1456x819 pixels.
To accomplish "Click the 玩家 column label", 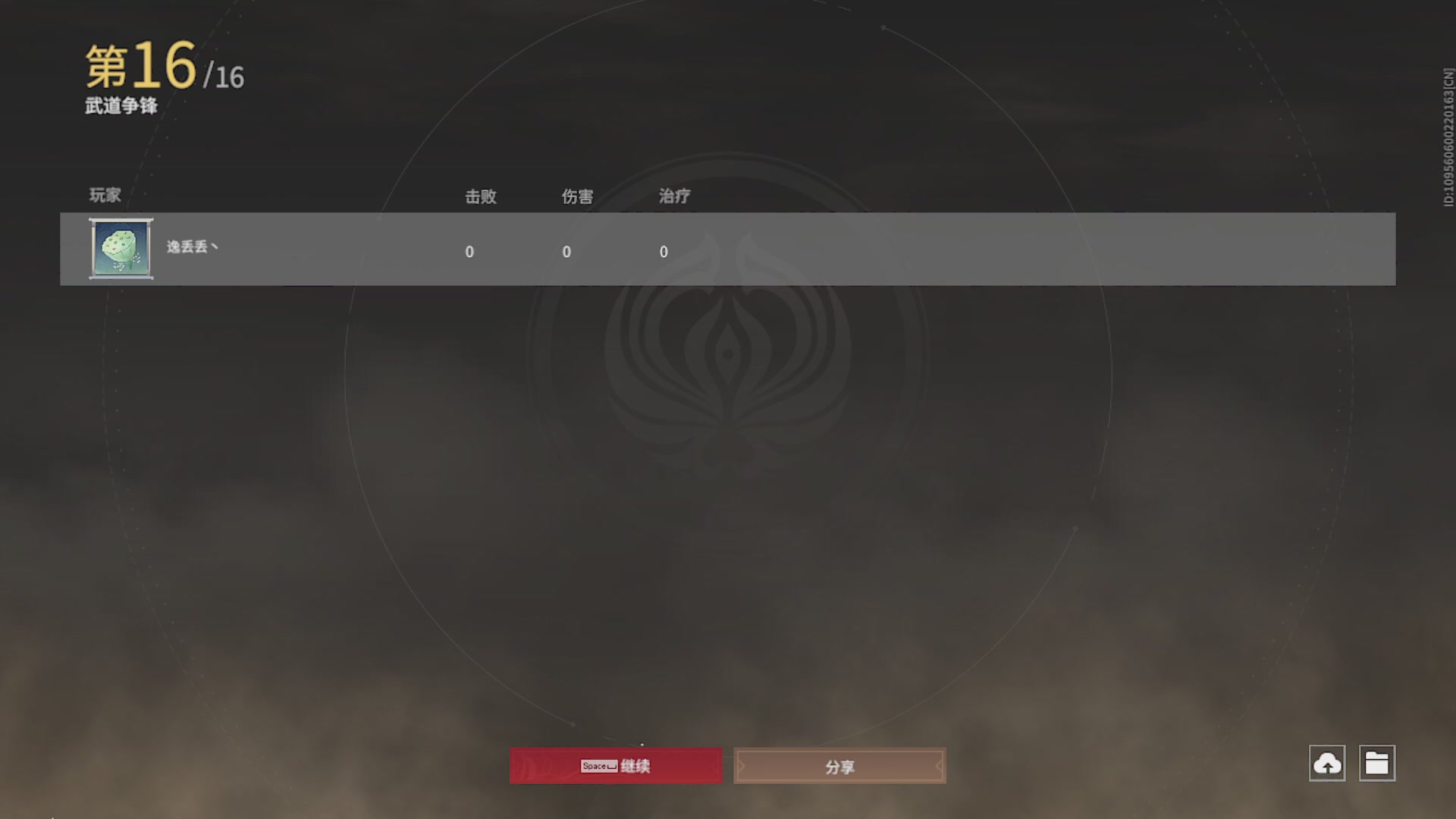I will [x=103, y=196].
